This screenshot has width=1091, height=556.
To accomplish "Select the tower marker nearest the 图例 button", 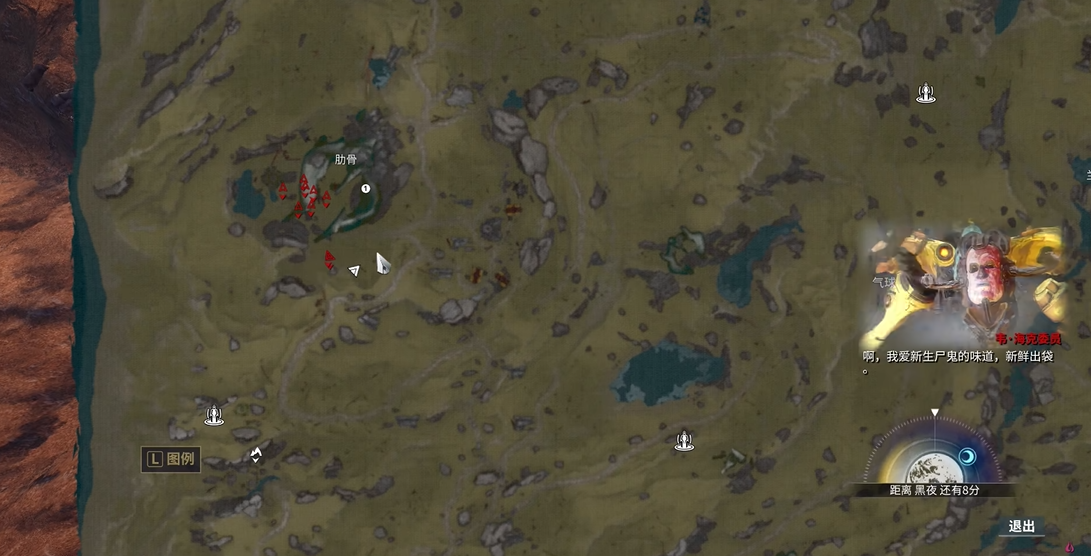I will point(213,414).
